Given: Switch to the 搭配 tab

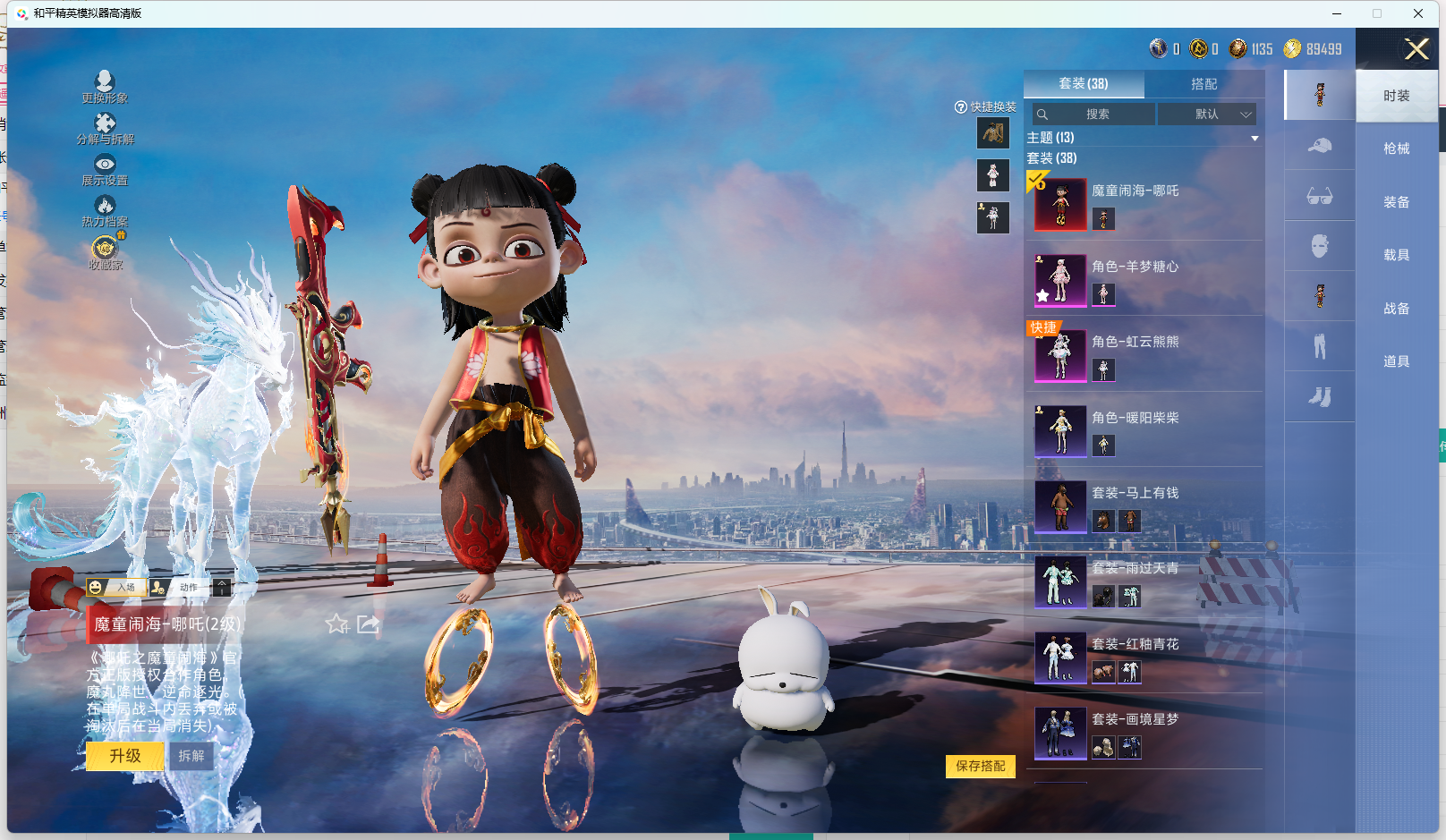Looking at the screenshot, I should [x=1204, y=84].
